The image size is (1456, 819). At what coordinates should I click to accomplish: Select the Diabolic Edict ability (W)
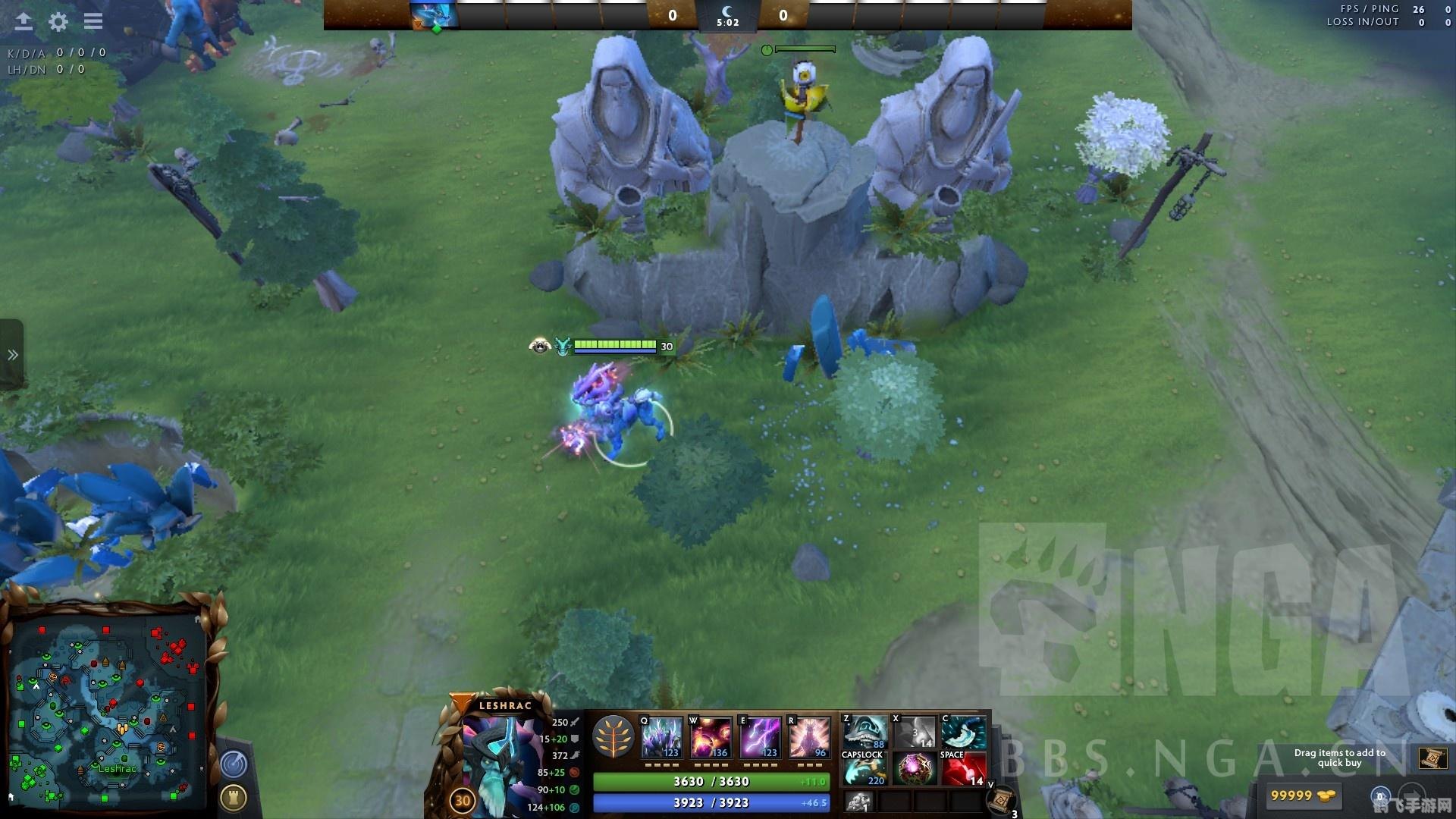click(x=711, y=736)
